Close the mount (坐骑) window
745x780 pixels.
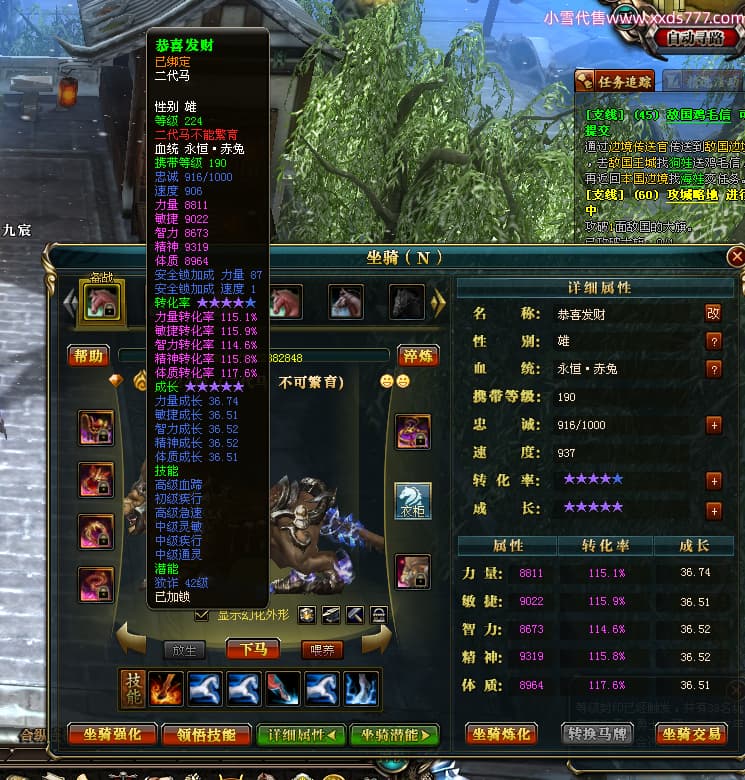[x=737, y=257]
